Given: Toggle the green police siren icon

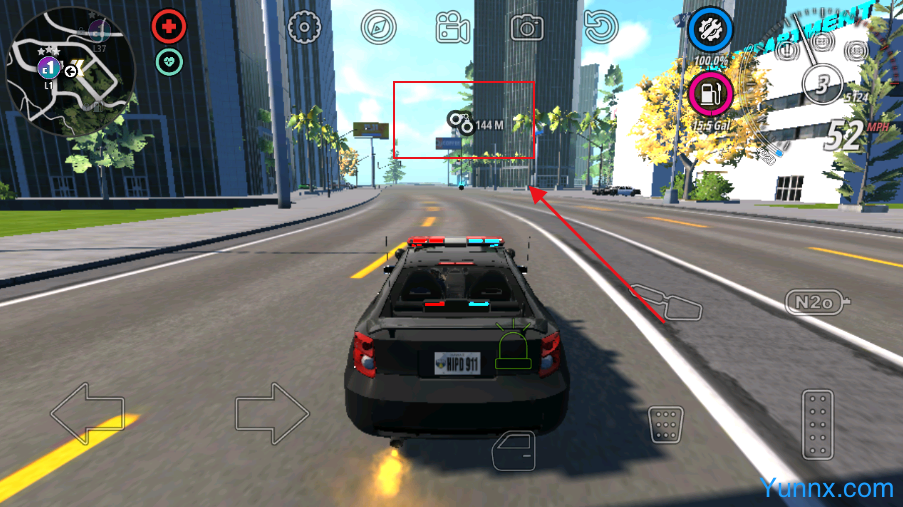Looking at the screenshot, I should [x=514, y=347].
